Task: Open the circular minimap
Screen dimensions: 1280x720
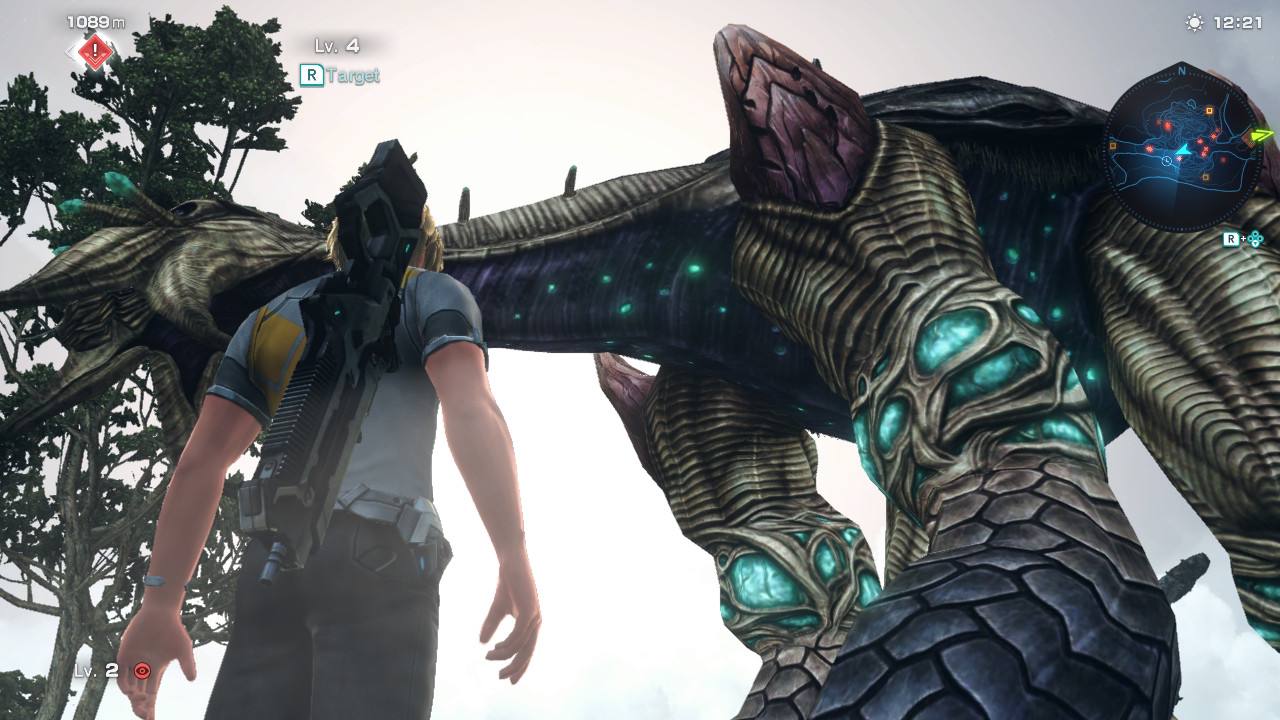Action: (x=1181, y=146)
